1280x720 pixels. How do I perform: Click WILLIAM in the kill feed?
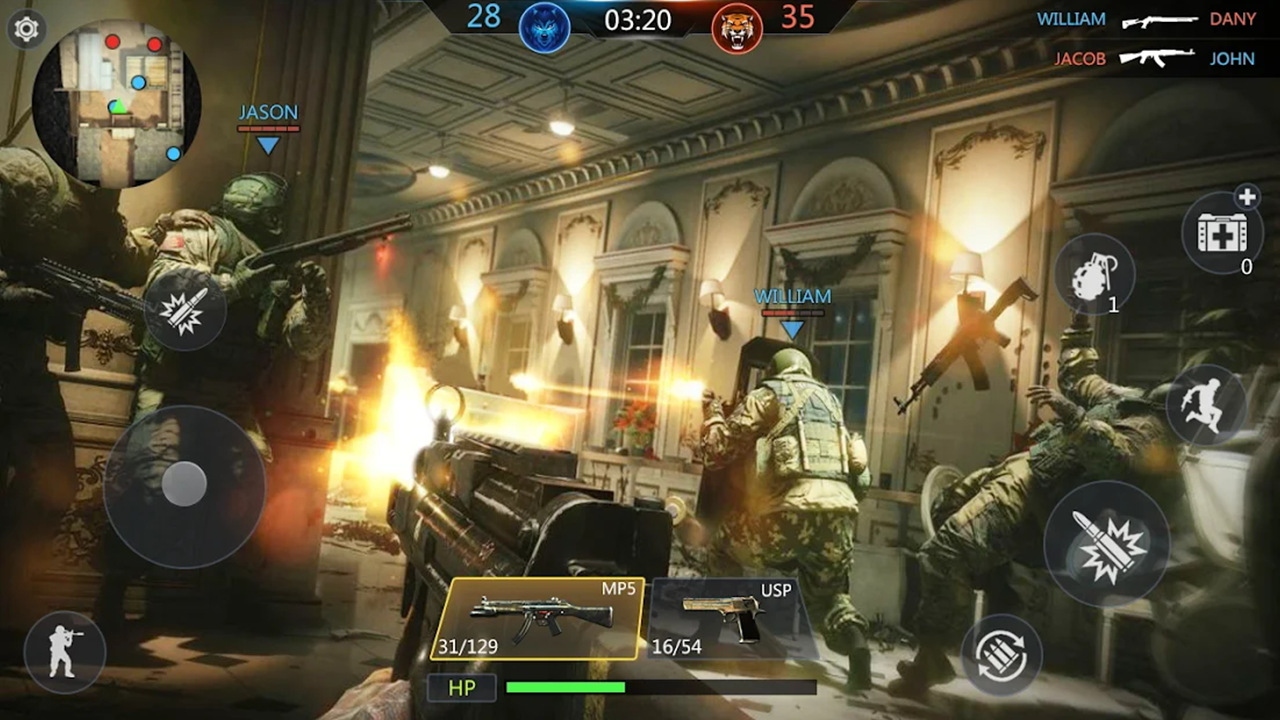tap(1071, 18)
